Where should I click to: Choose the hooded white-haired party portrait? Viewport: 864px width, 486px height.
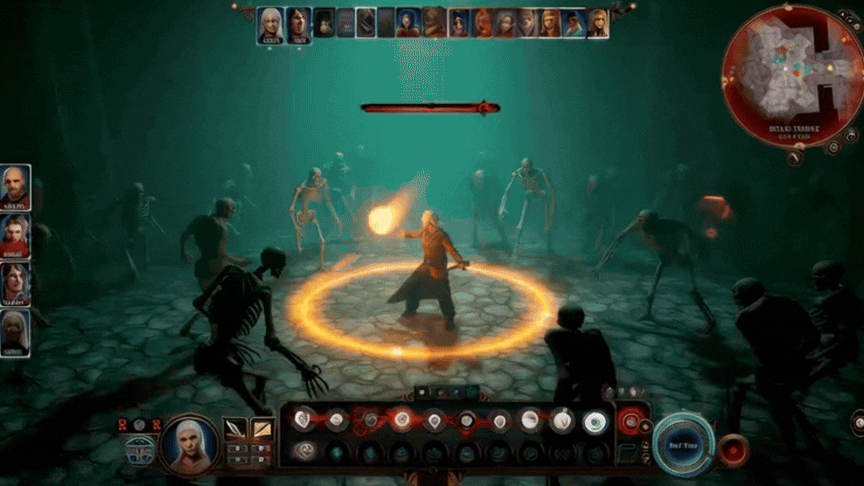point(15,332)
